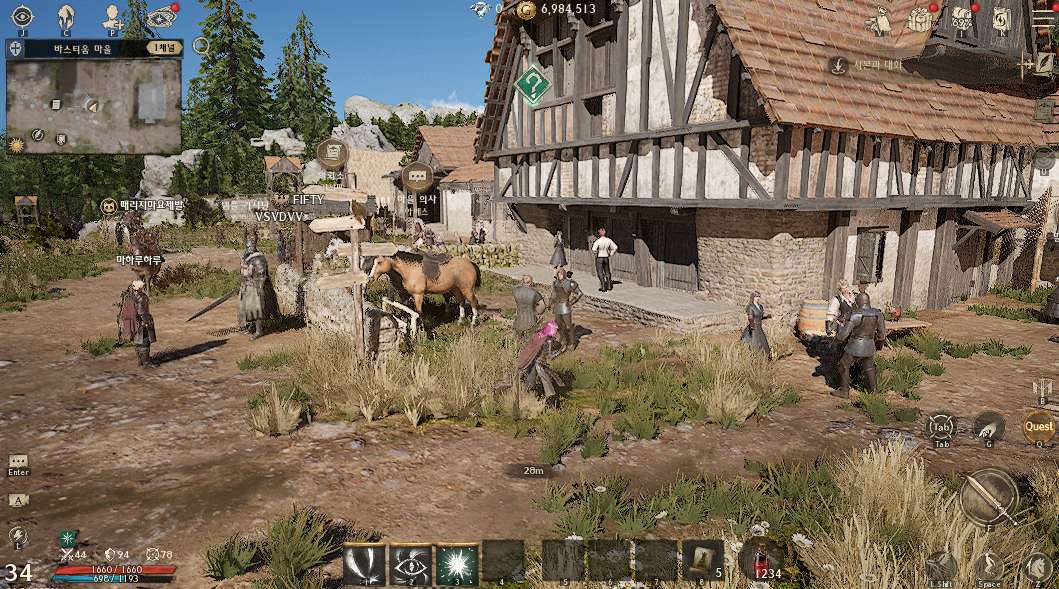Open the inventory bag showing 69%
The image size is (1059, 589).
[x=962, y=18]
